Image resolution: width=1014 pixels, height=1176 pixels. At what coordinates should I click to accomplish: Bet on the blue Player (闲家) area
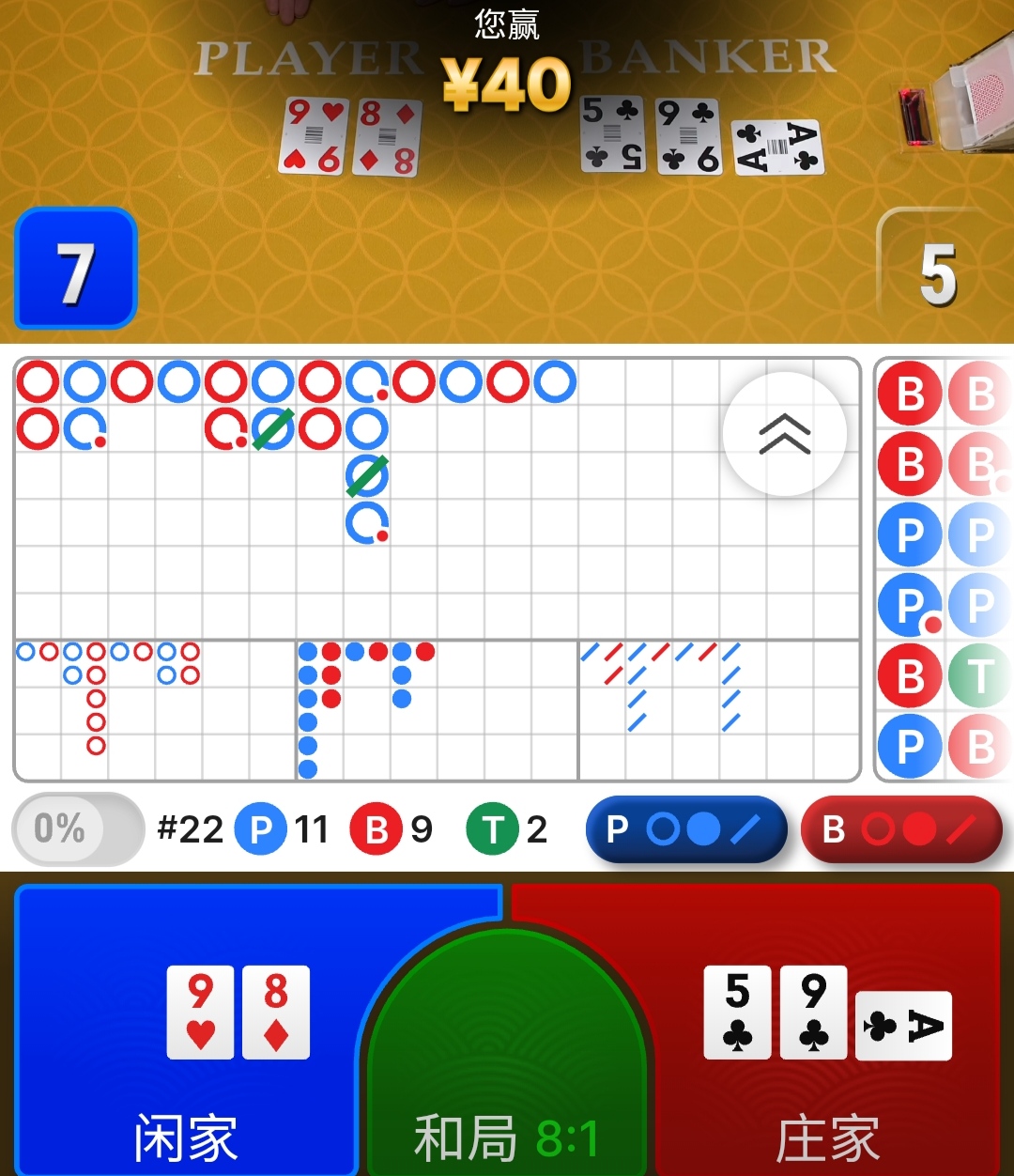coord(188,1033)
